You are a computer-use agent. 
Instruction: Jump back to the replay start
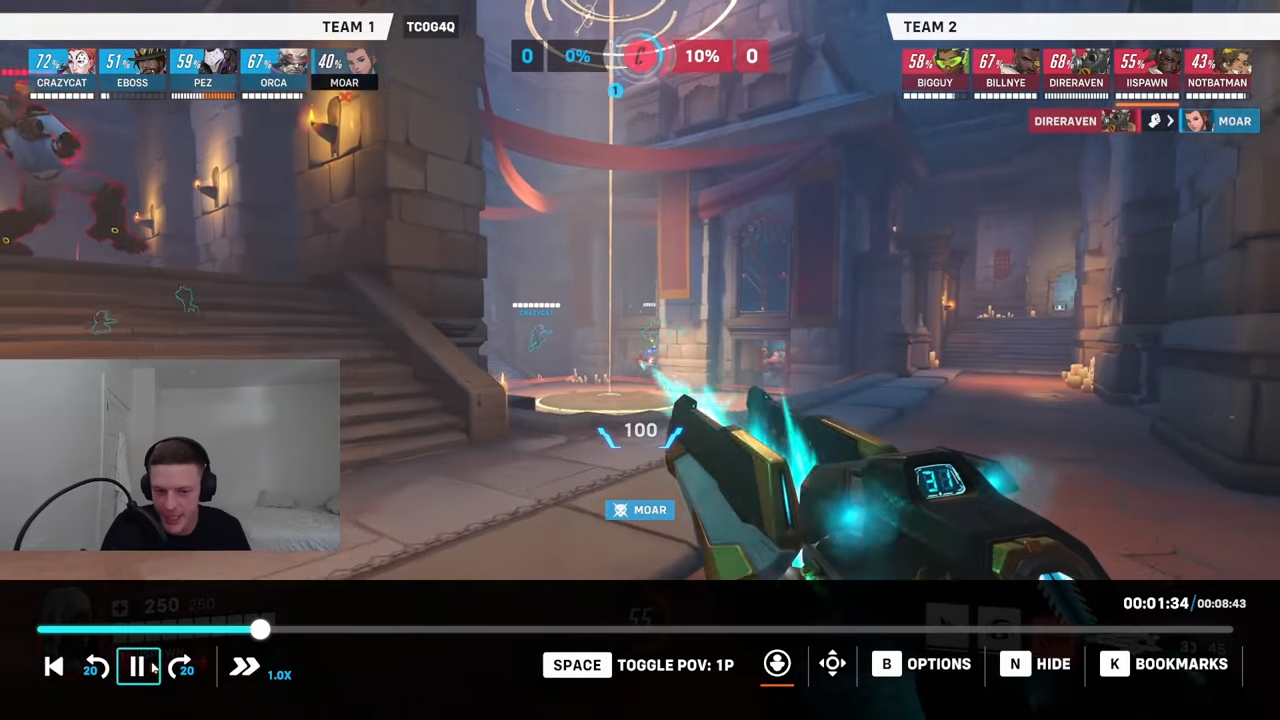54,667
